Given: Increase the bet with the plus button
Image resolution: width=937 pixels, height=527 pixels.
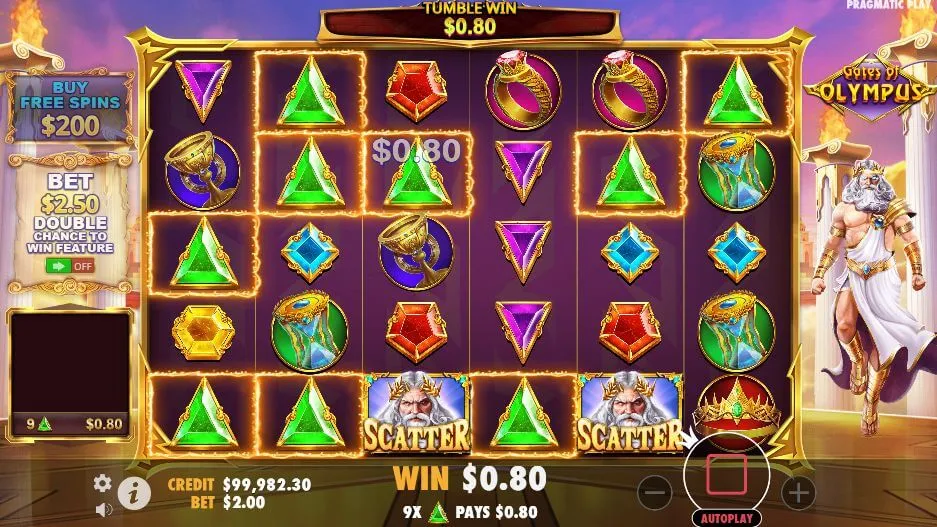Looking at the screenshot, I should point(797,491).
